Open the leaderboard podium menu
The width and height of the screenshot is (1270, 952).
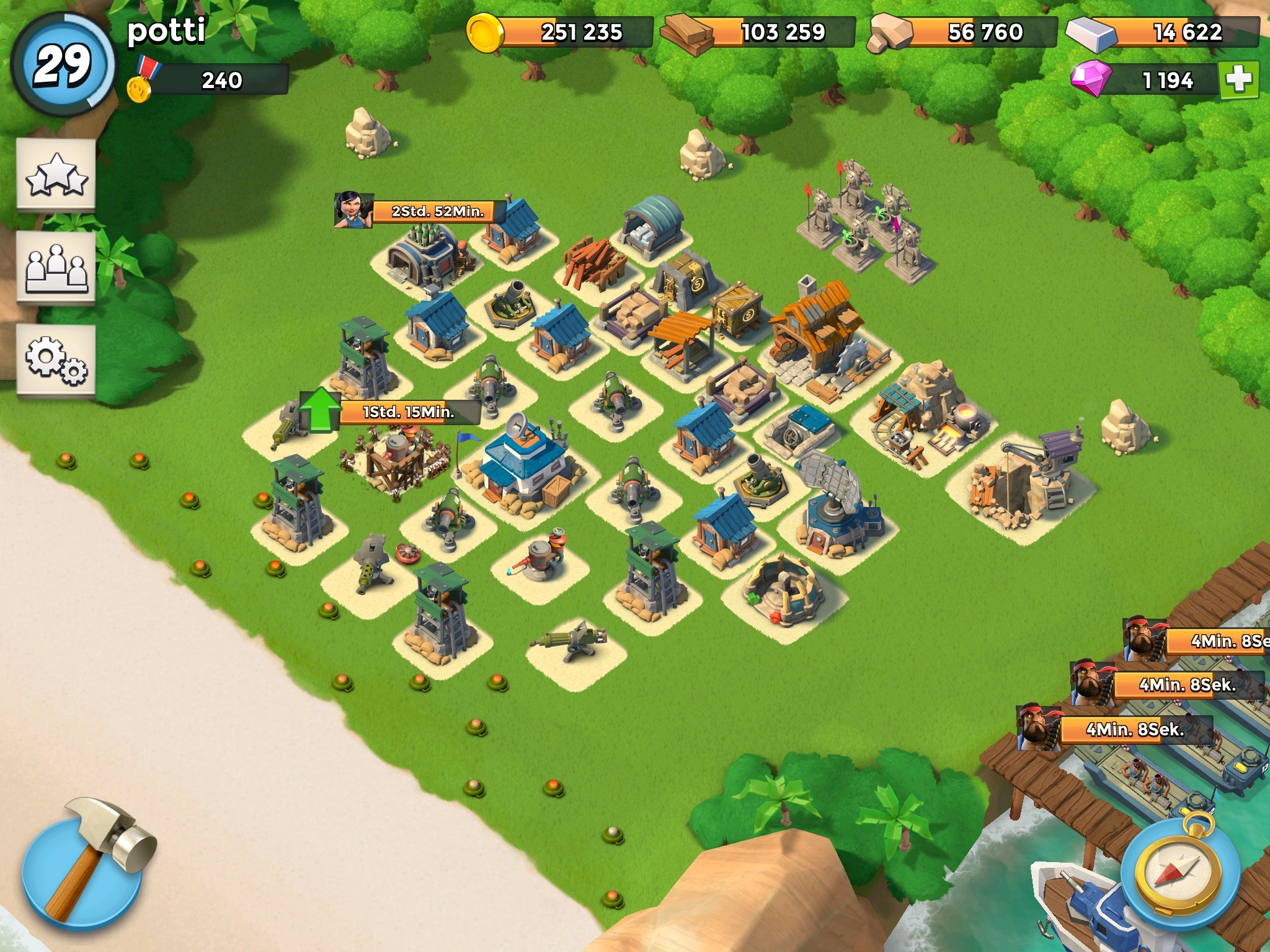coord(56,267)
